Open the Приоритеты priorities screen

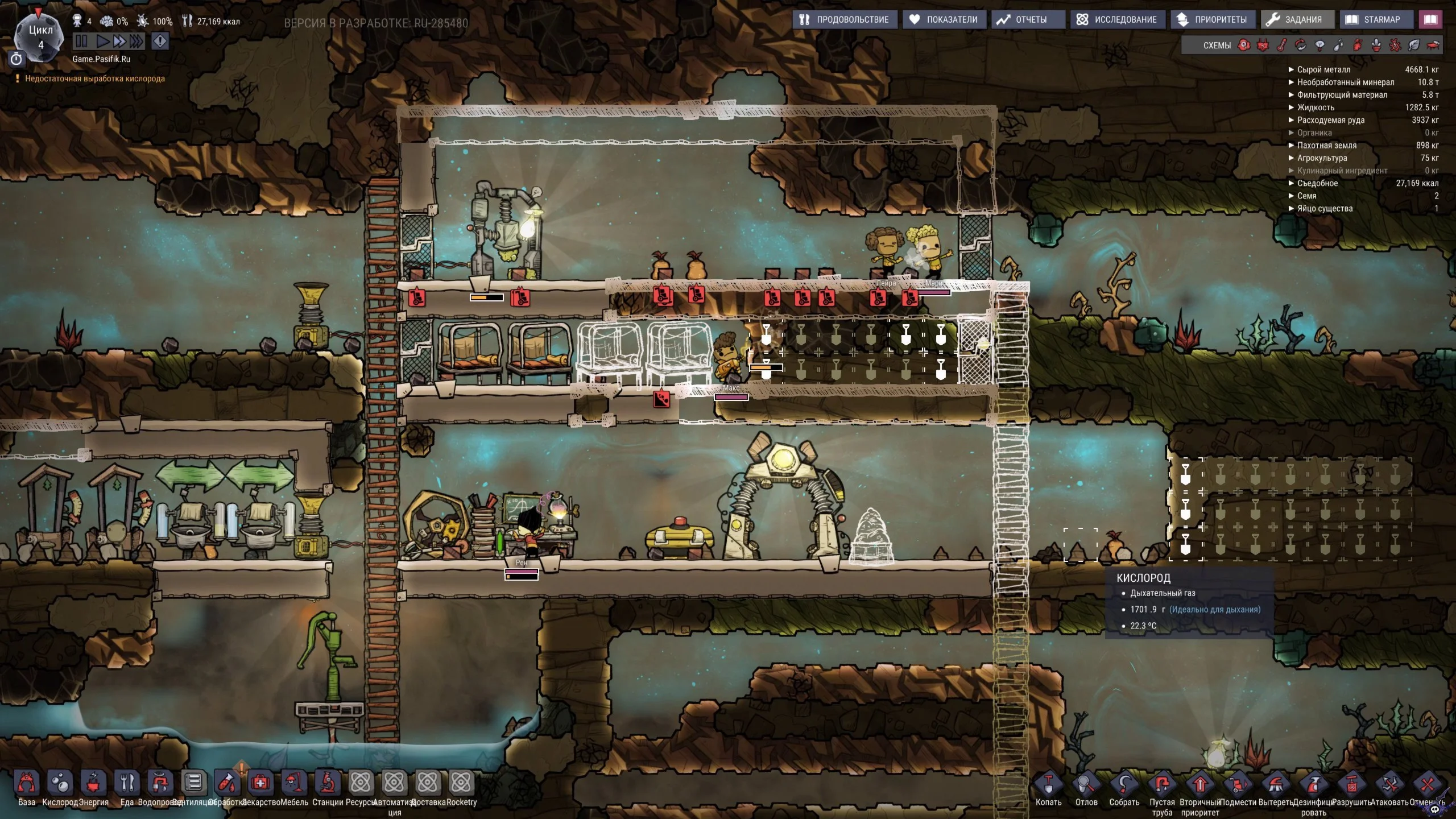pos(1212,19)
